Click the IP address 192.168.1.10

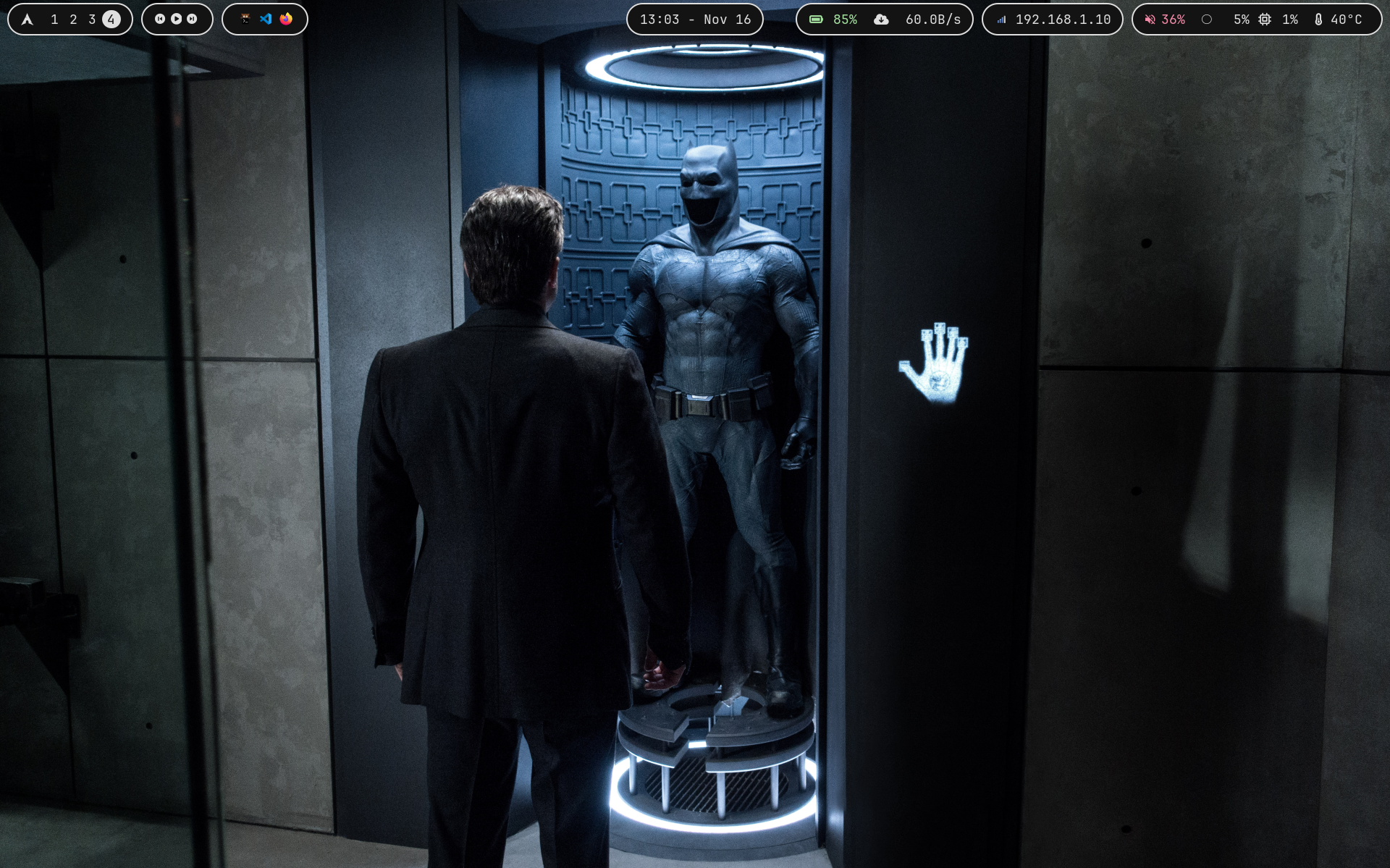pyautogui.click(x=1063, y=19)
